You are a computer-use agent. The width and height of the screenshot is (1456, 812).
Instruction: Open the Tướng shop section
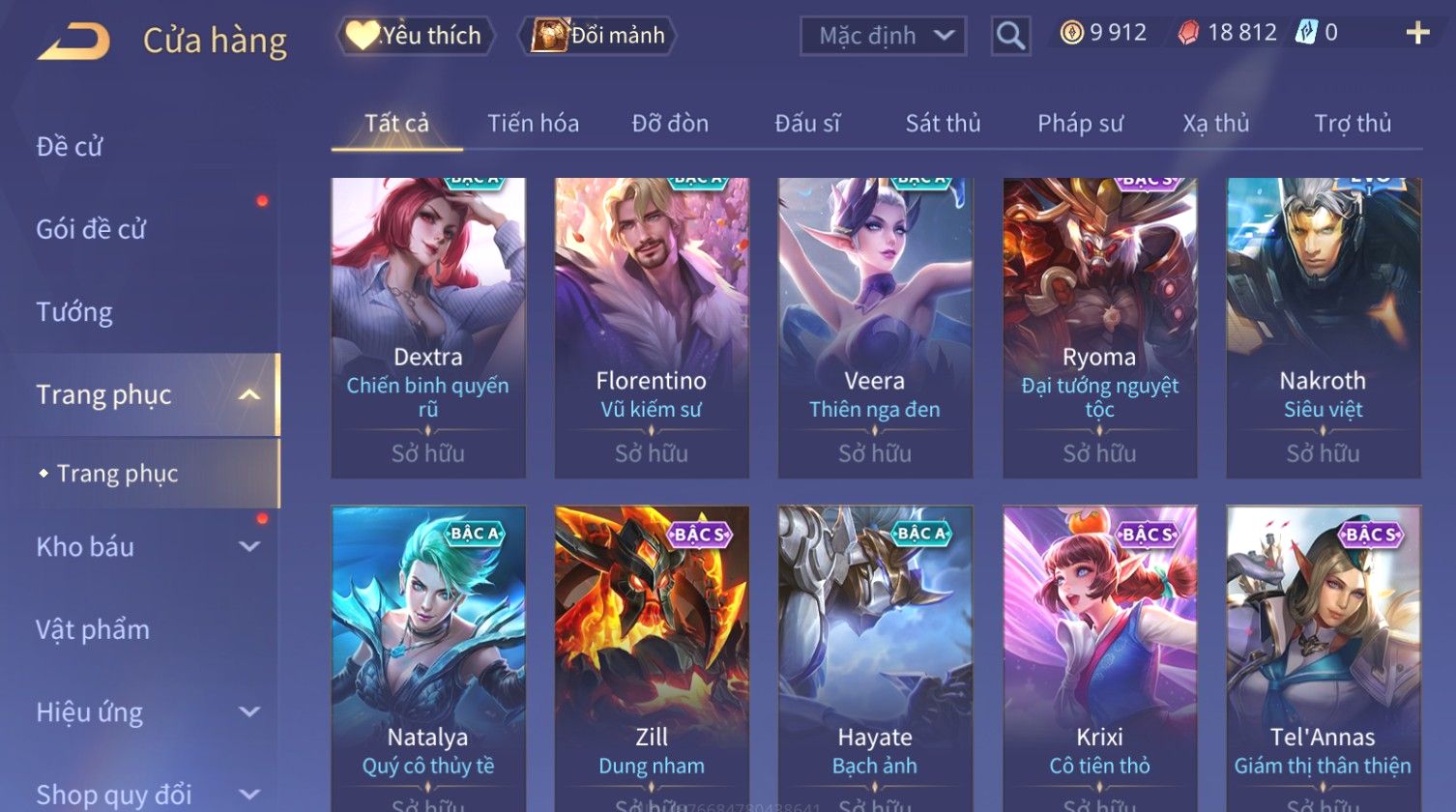[x=74, y=312]
